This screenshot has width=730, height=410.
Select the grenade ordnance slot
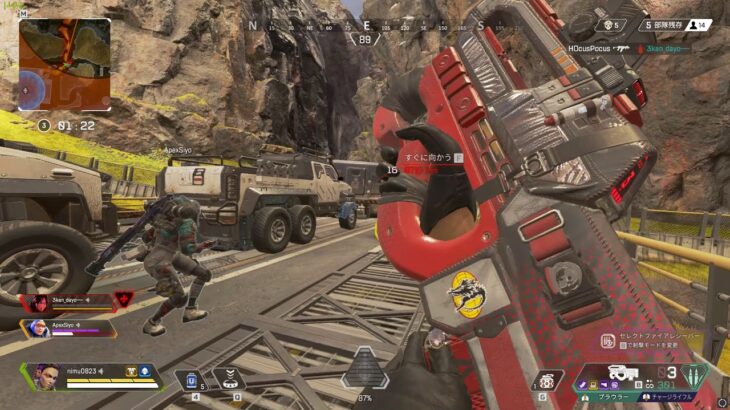coord(544,381)
